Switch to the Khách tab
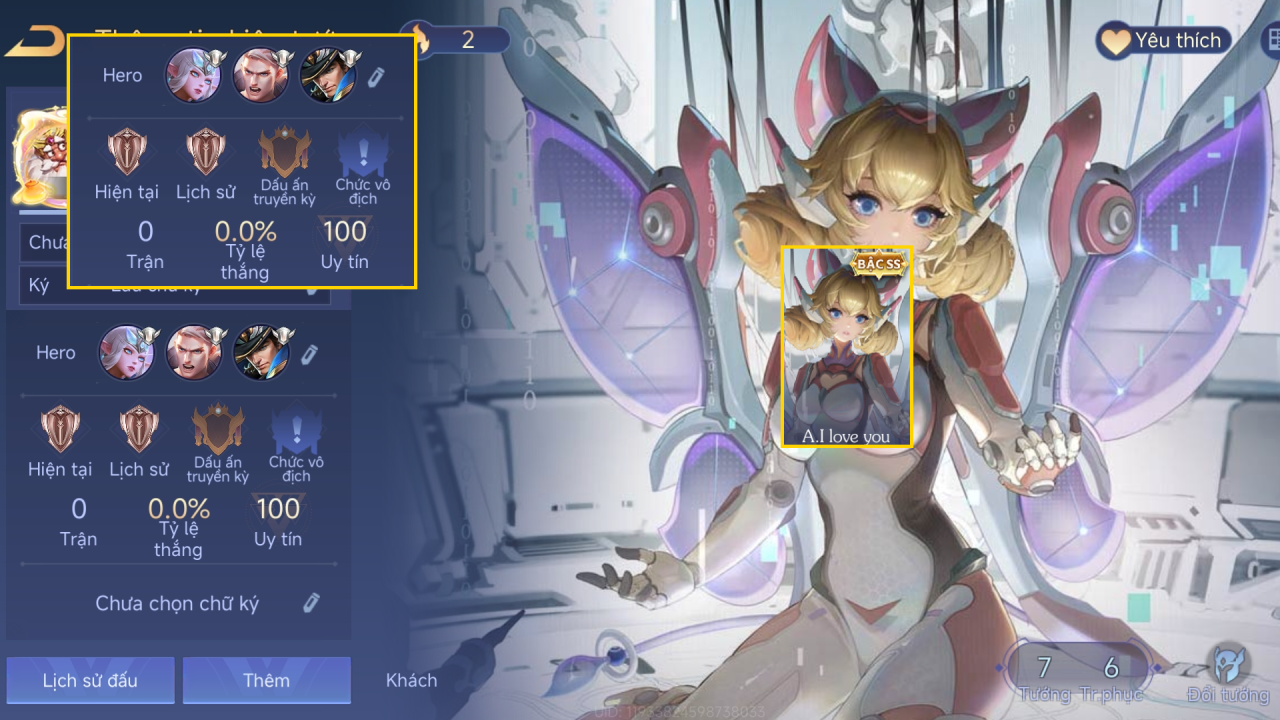Viewport: 1280px width, 720px height. [x=411, y=680]
